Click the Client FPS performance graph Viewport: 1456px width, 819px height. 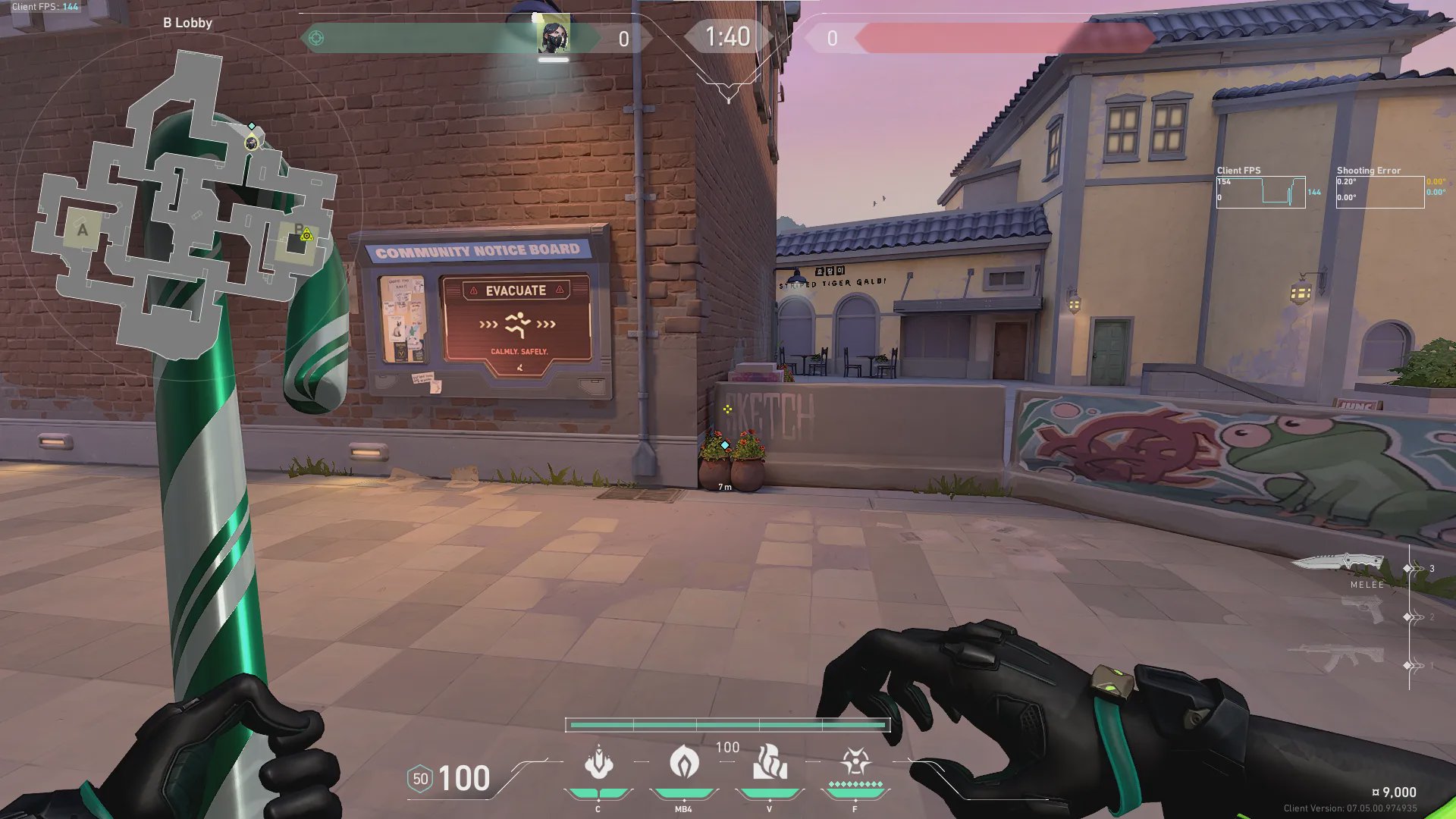click(1260, 192)
